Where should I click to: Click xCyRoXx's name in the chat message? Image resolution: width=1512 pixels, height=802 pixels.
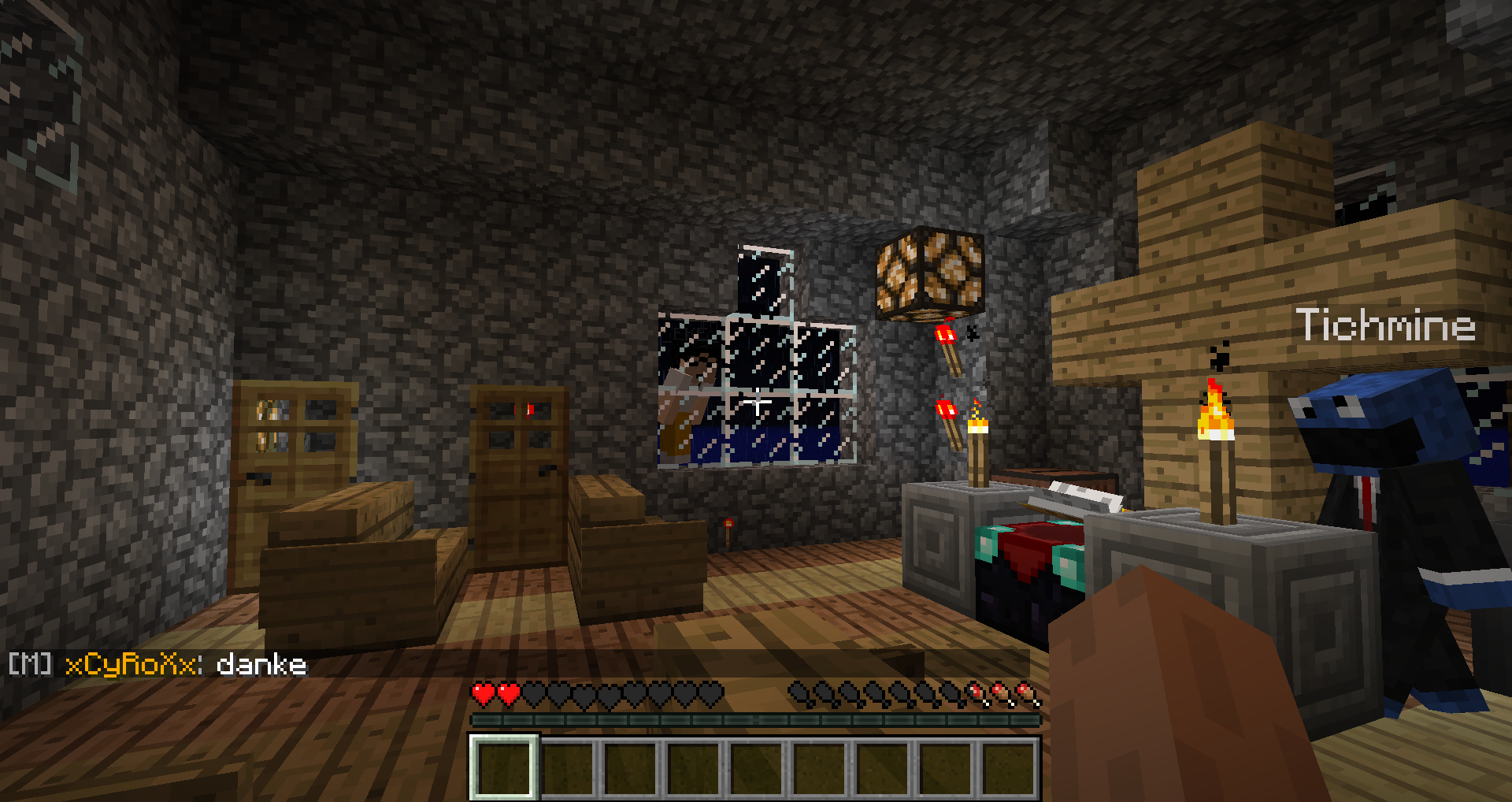[131, 665]
